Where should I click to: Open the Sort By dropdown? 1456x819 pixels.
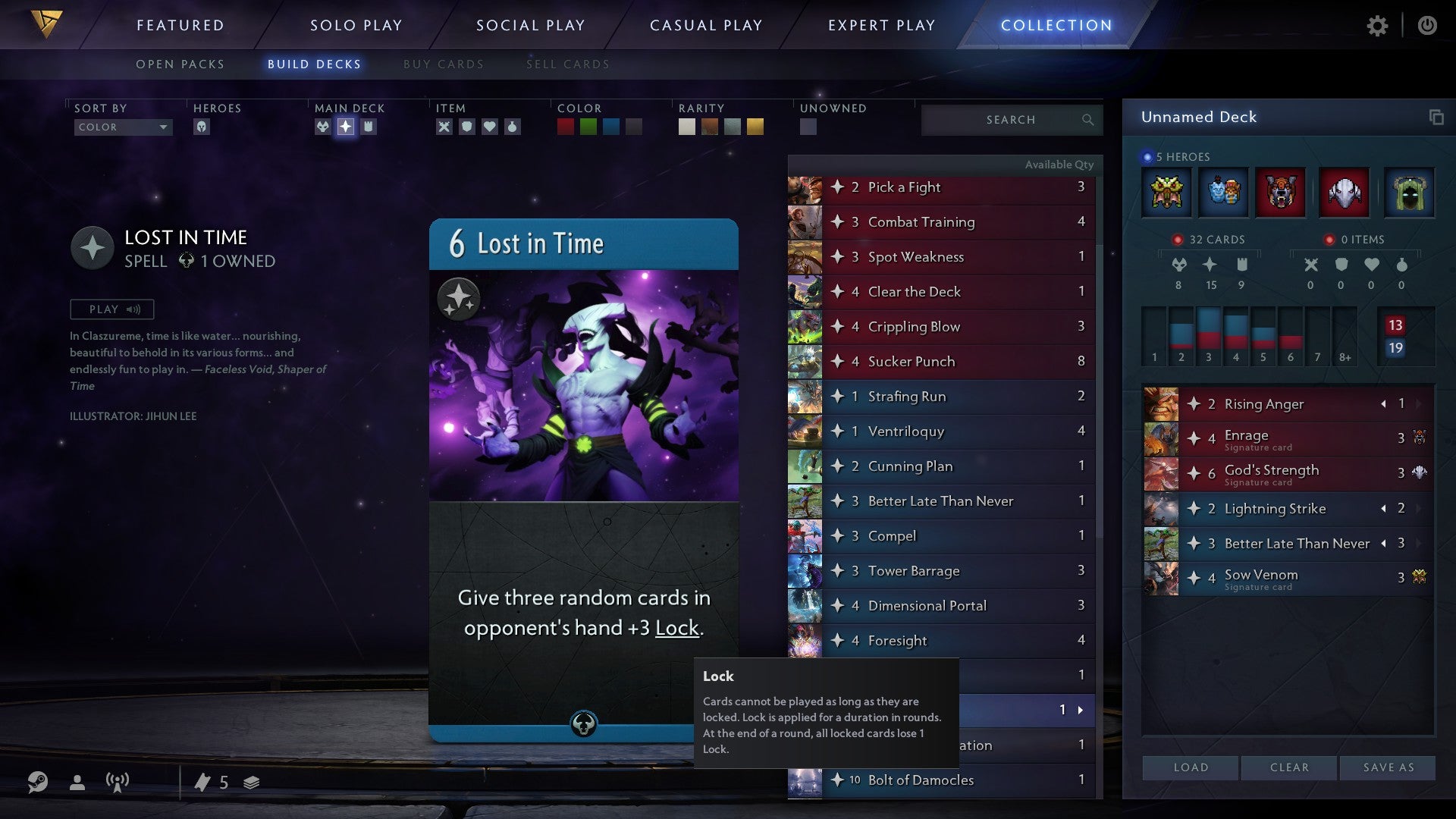click(123, 127)
